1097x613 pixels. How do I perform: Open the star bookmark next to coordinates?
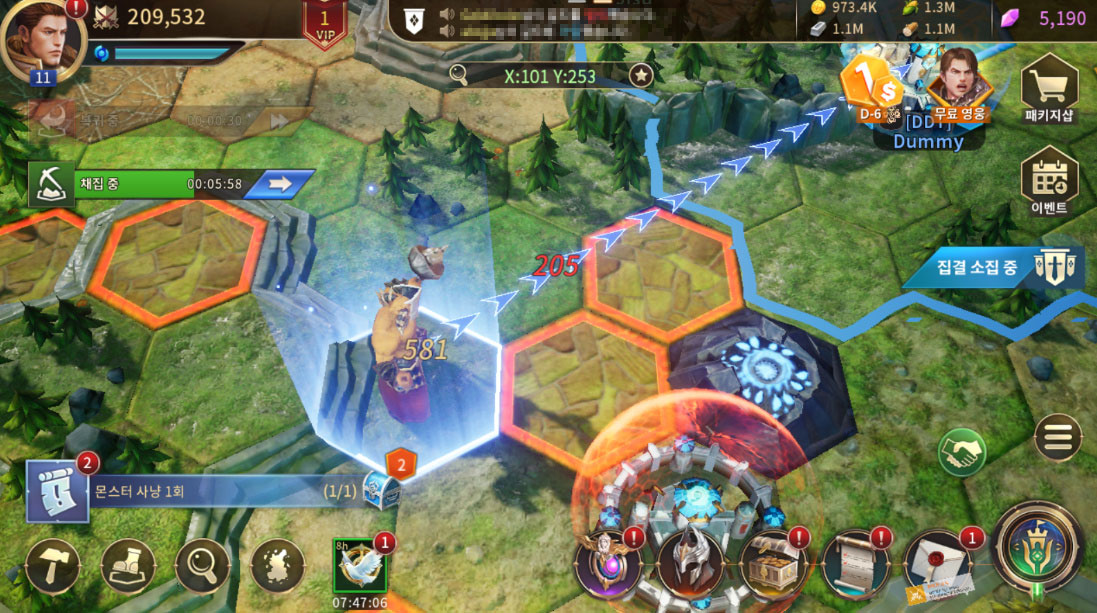pos(641,75)
